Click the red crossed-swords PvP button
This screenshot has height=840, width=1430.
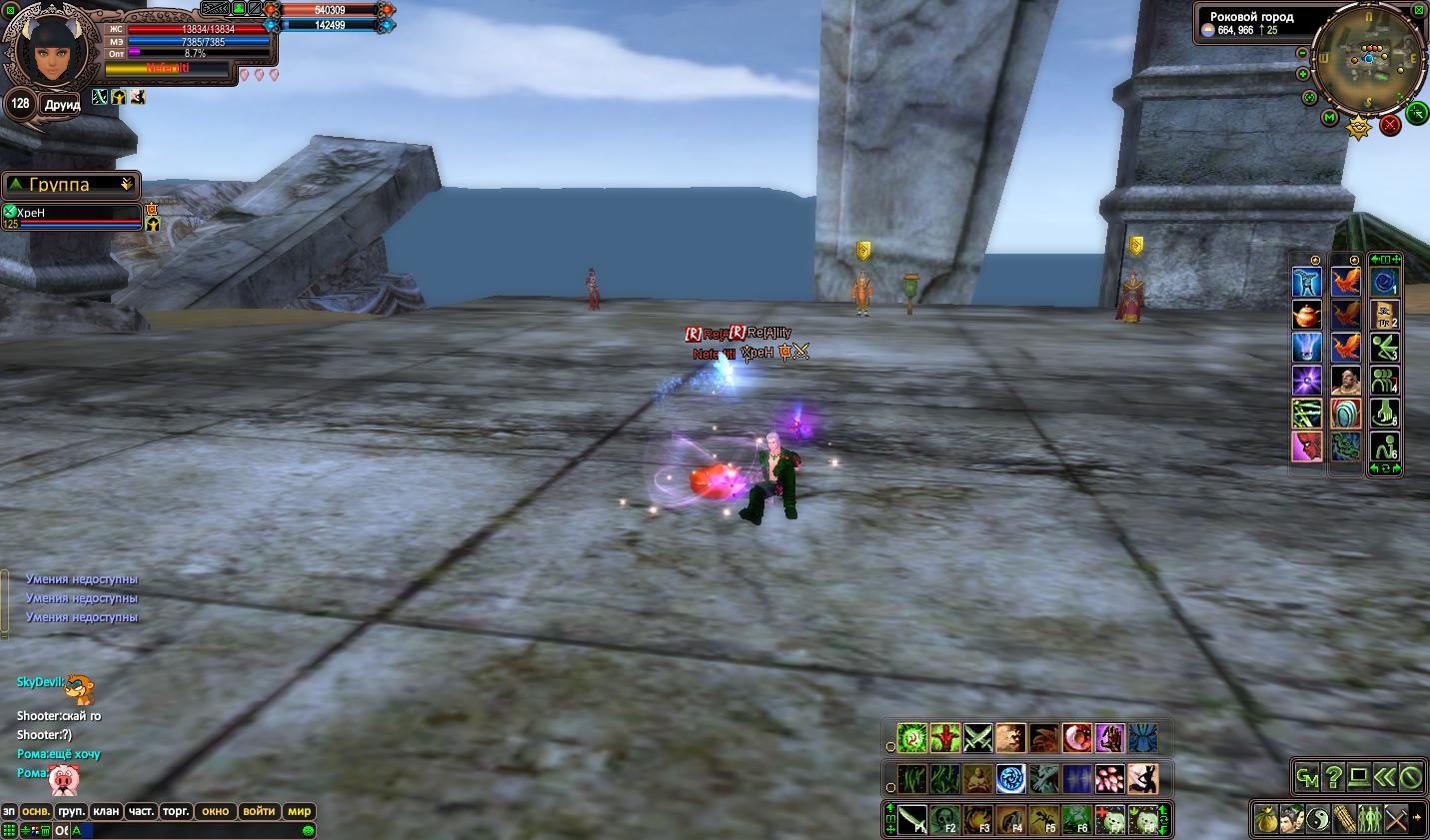click(x=1390, y=125)
